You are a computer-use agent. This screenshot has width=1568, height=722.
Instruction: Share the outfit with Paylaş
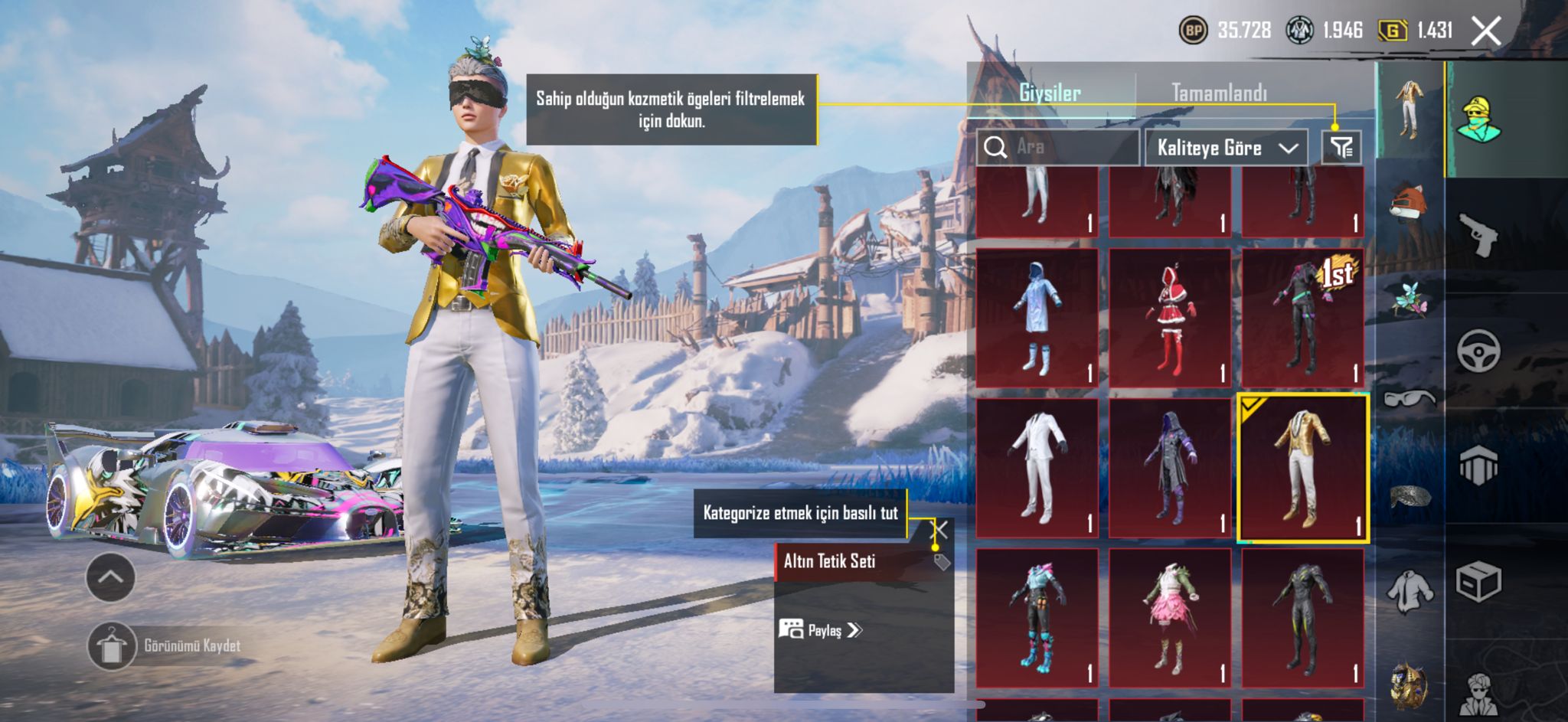(x=821, y=630)
